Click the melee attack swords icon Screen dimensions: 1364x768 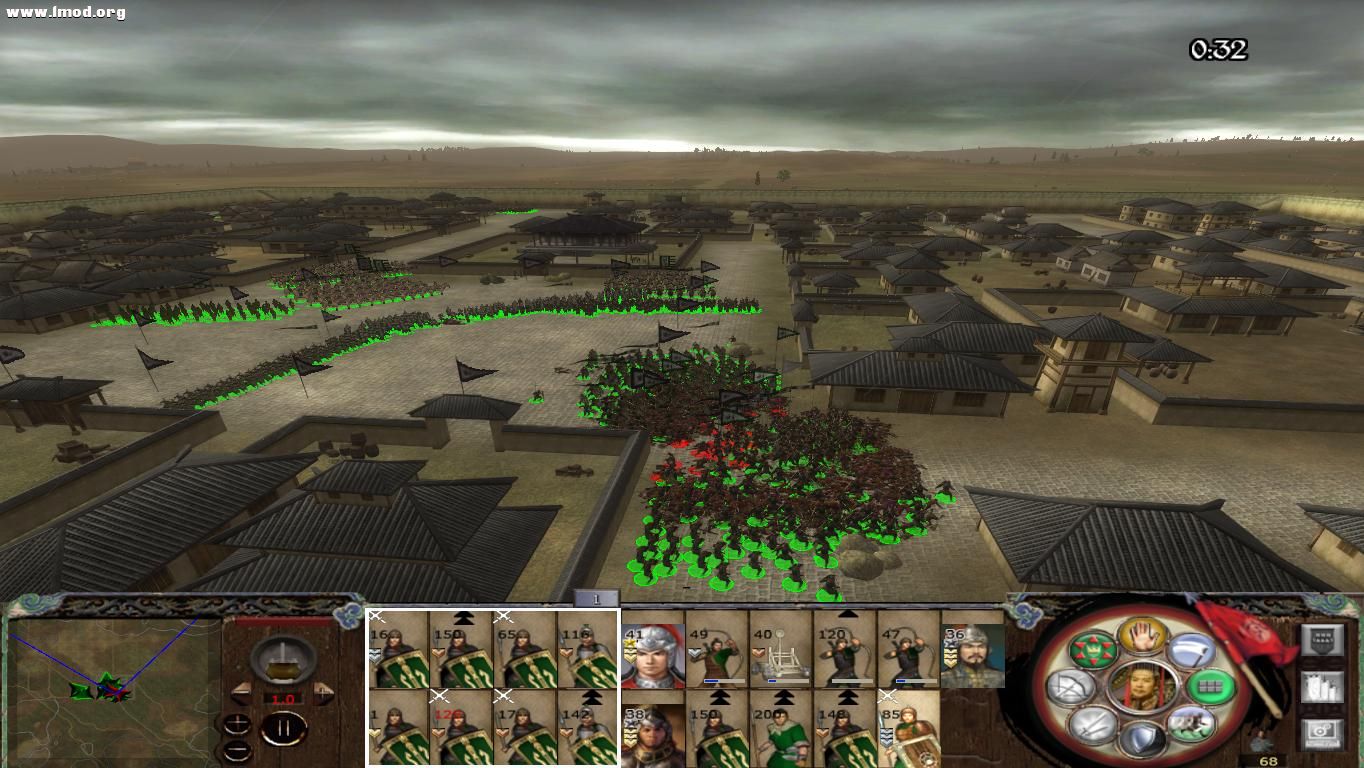tap(1091, 724)
